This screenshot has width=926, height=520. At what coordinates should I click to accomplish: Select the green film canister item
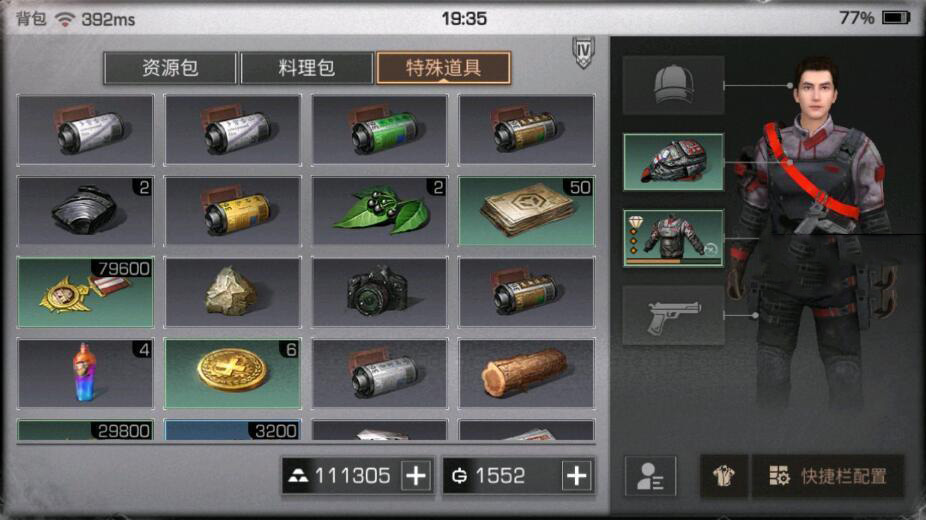pyautogui.click(x=380, y=130)
